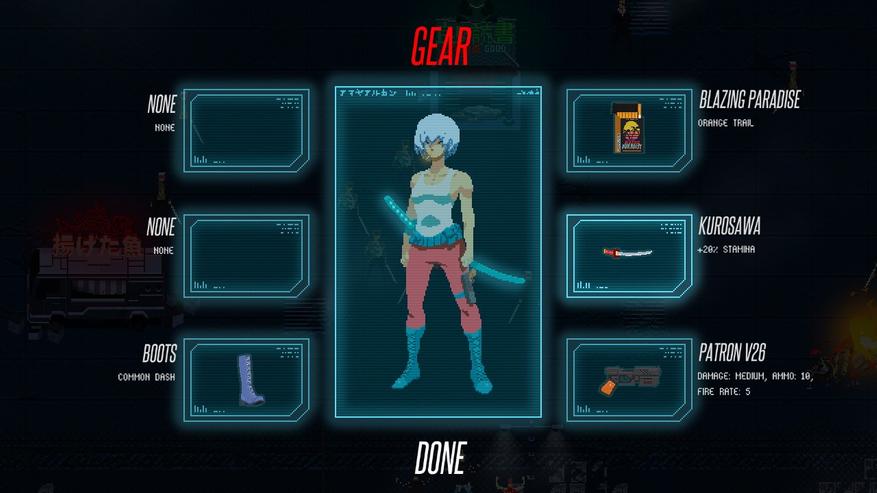
Task: Select the Boots common dash slot
Action: click(247, 379)
